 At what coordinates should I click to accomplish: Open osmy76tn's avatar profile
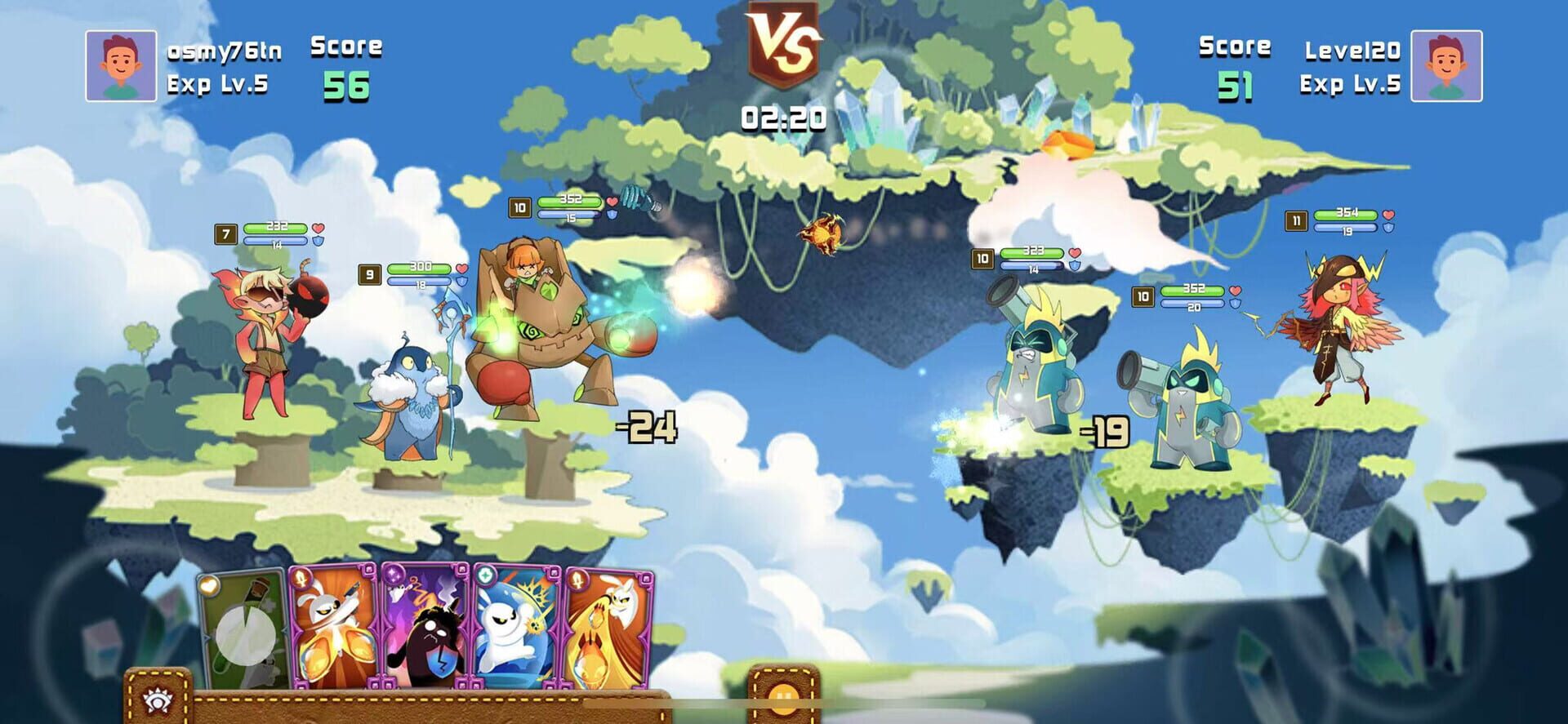tap(121, 65)
